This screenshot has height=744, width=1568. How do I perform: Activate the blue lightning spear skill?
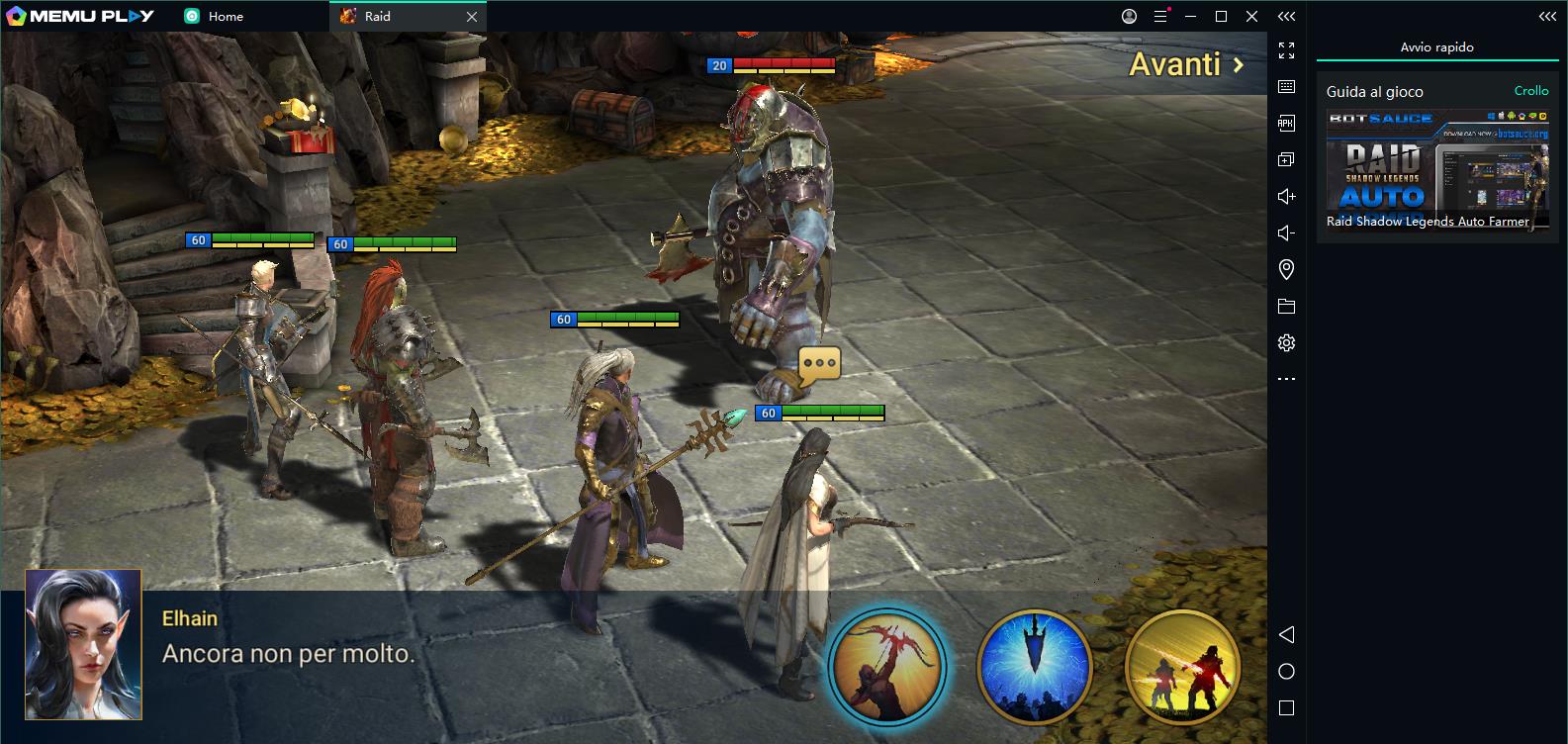tap(1034, 667)
